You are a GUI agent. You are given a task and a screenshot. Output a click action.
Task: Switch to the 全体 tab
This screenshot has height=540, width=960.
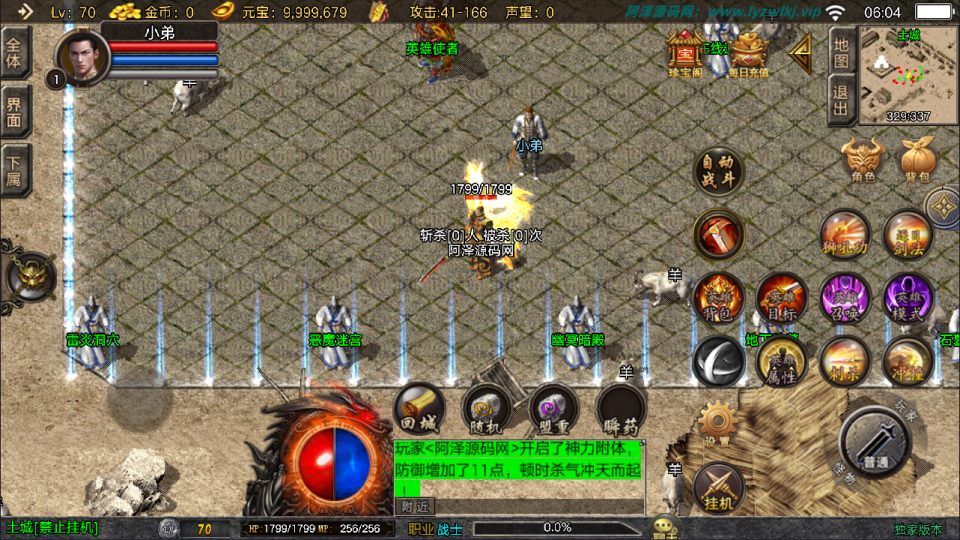point(15,52)
